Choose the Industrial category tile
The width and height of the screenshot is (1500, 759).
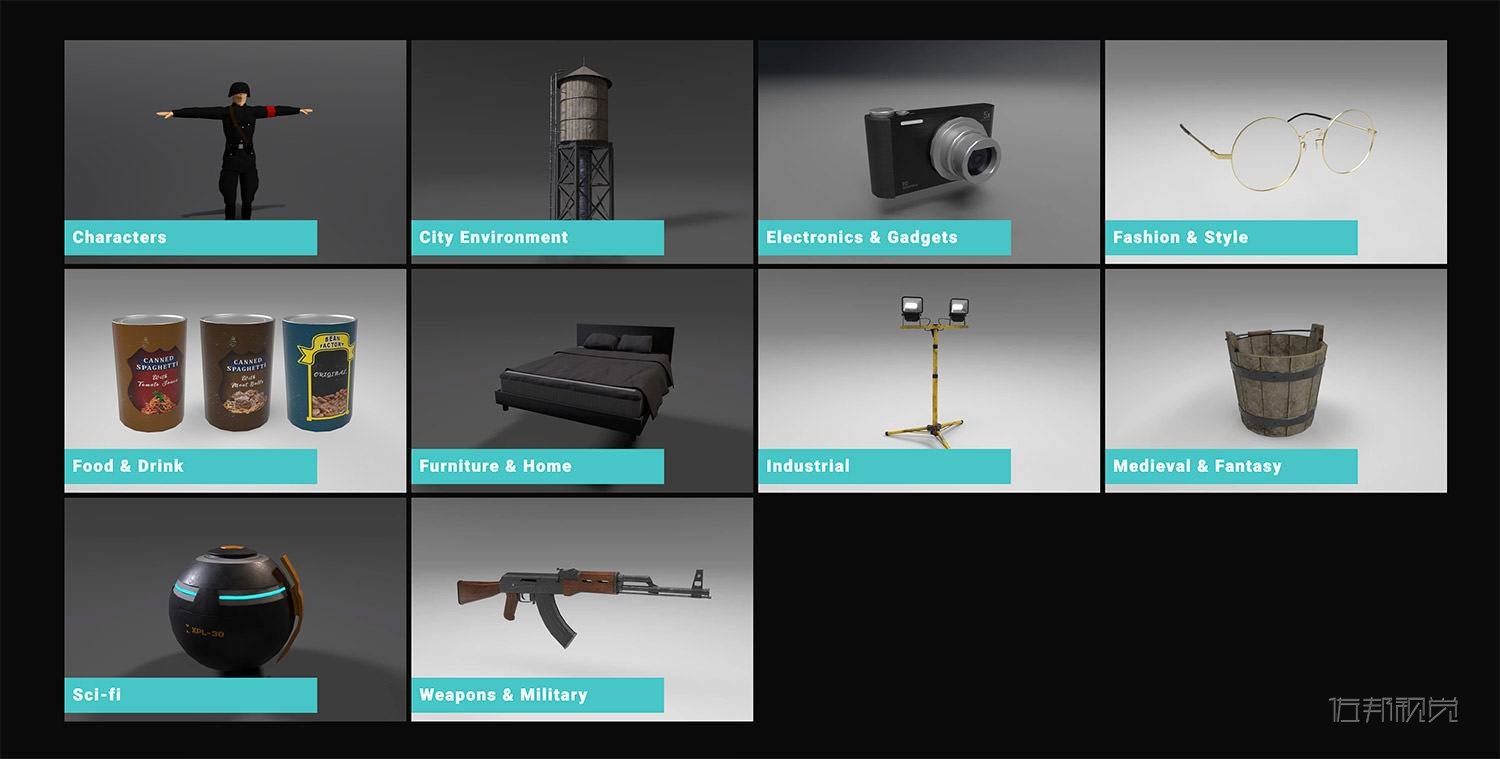928,380
